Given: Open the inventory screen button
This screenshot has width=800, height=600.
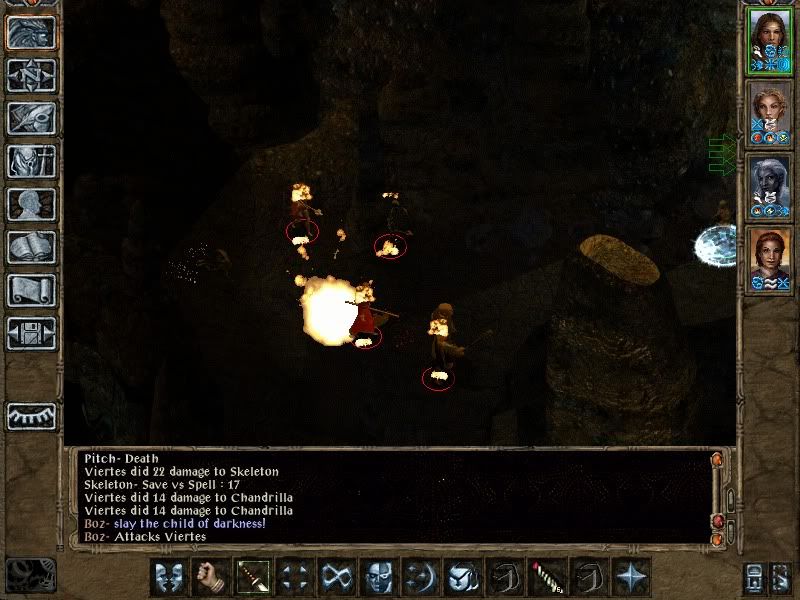Looking at the screenshot, I should pos(31,161).
